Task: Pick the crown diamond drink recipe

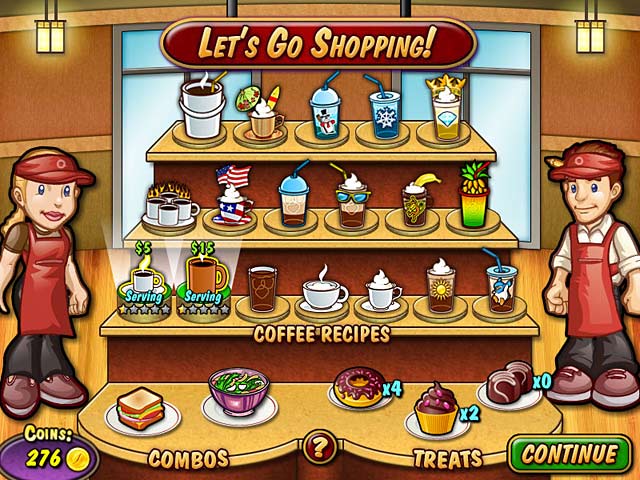Action: 444,109
